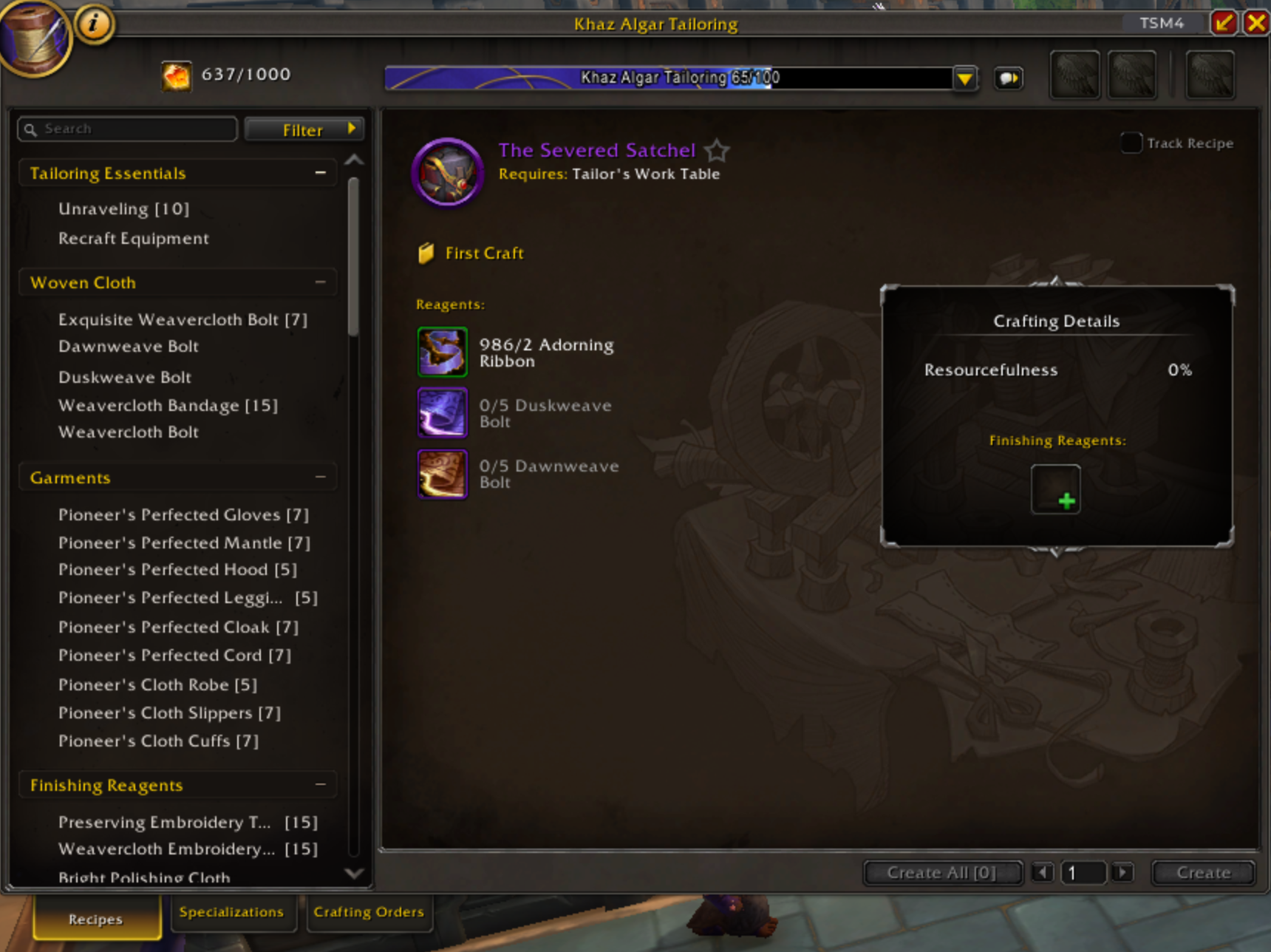Switch to the Specializations tab

(233, 912)
